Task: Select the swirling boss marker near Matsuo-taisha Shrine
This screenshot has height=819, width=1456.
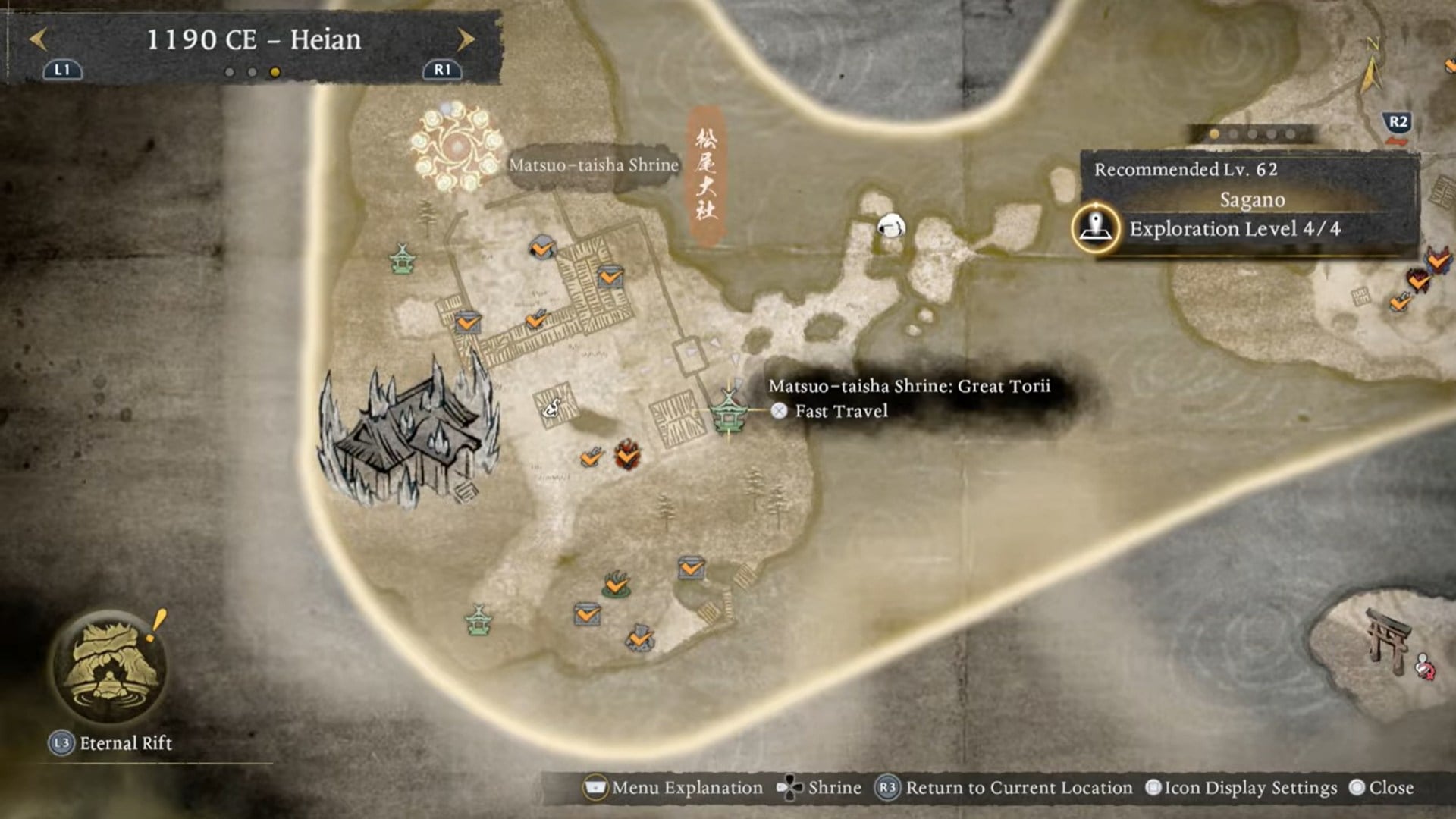Action: pos(457,146)
